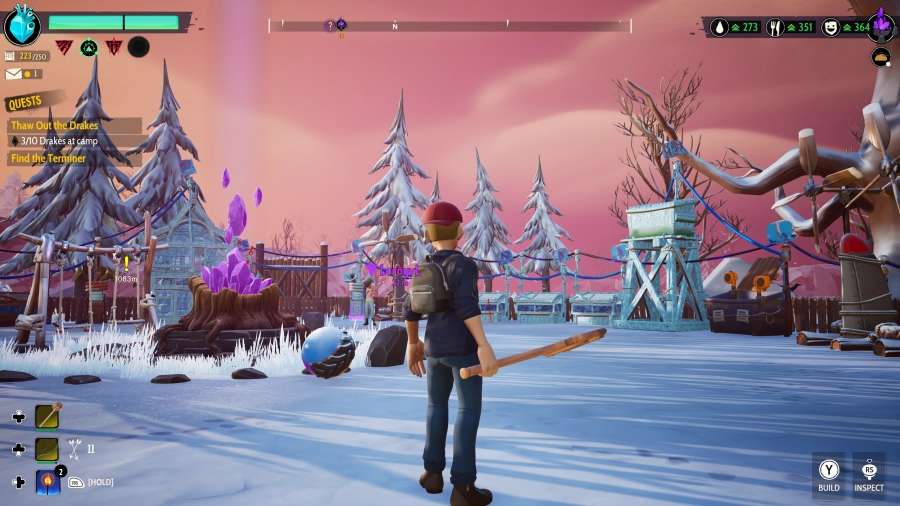Click the blue crystal heart portrait
900x506 pixels.
pyautogui.click(x=21, y=25)
